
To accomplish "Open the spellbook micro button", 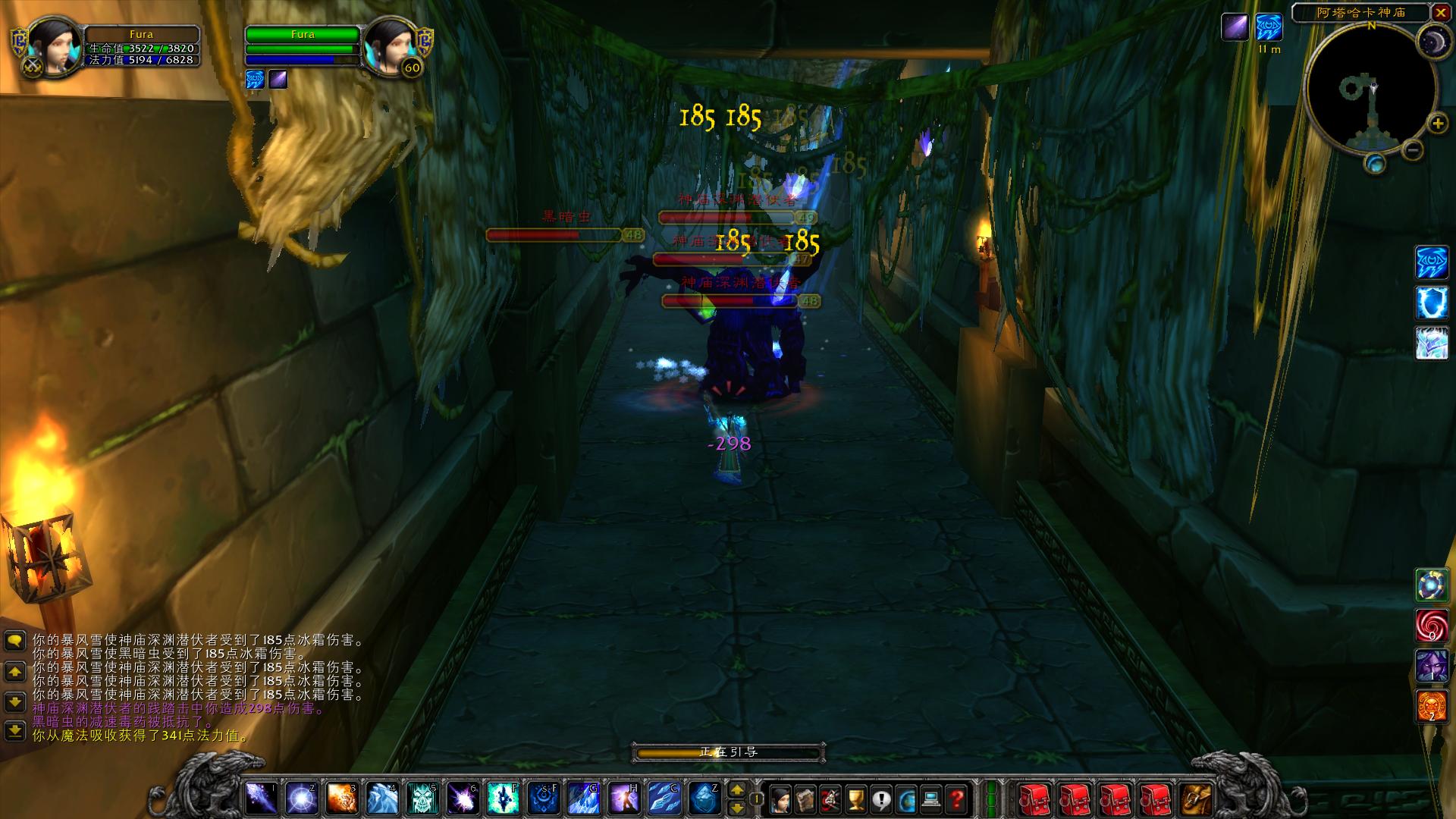I will pyautogui.click(x=805, y=799).
